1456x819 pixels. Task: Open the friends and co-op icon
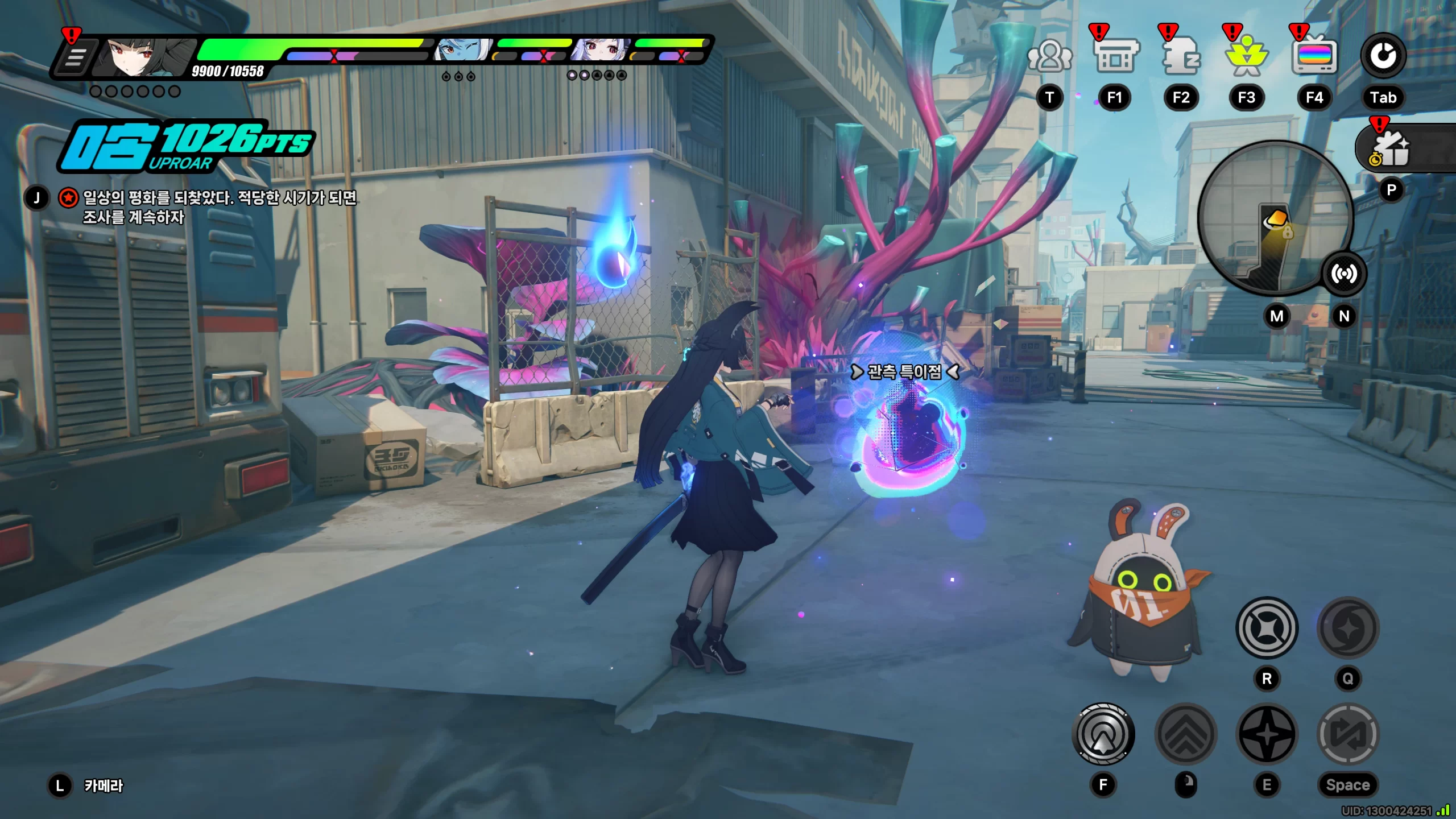1049,56
